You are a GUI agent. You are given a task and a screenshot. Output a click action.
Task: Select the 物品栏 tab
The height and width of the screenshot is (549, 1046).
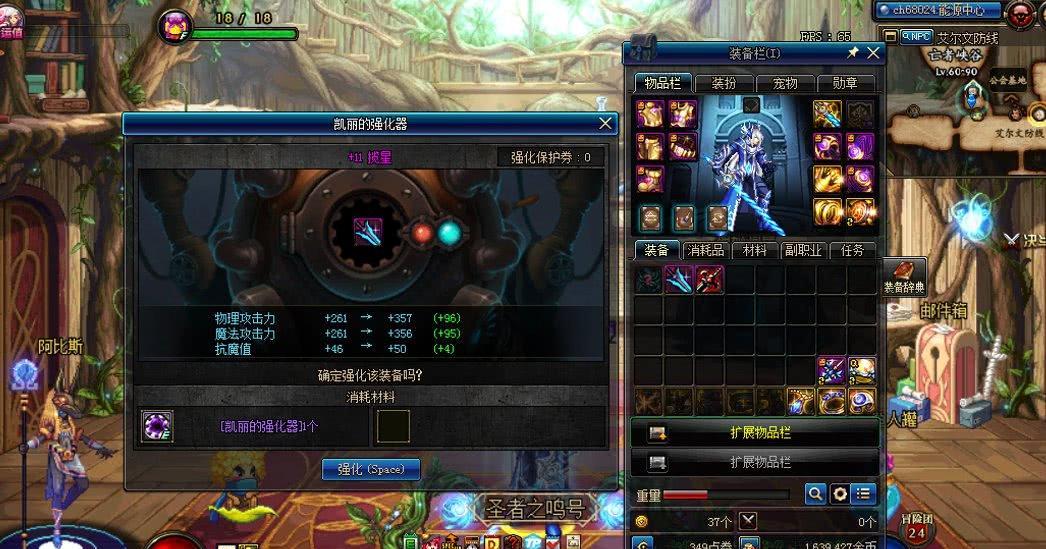coord(662,83)
